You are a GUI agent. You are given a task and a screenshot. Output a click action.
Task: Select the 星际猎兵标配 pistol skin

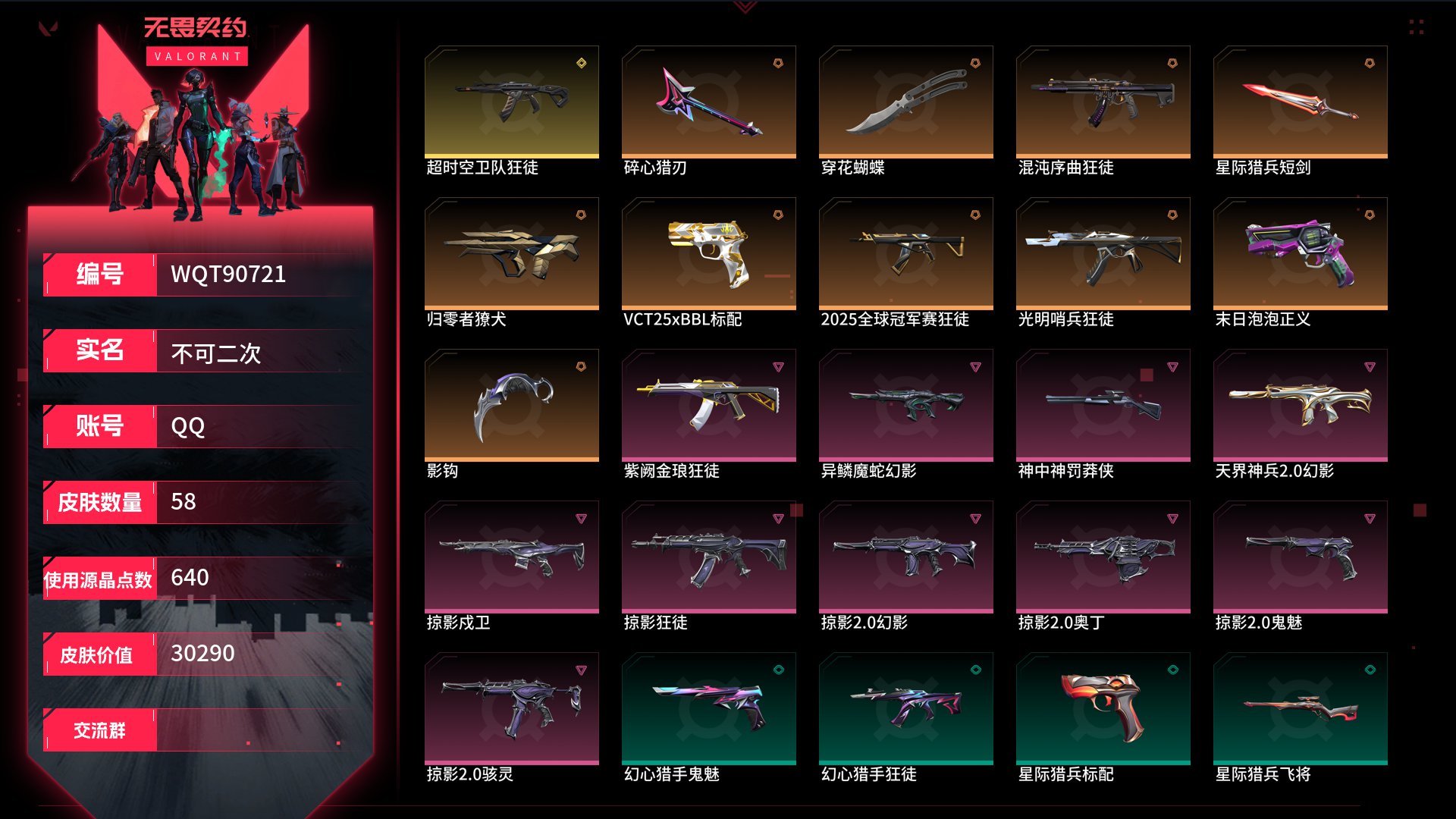[1103, 709]
